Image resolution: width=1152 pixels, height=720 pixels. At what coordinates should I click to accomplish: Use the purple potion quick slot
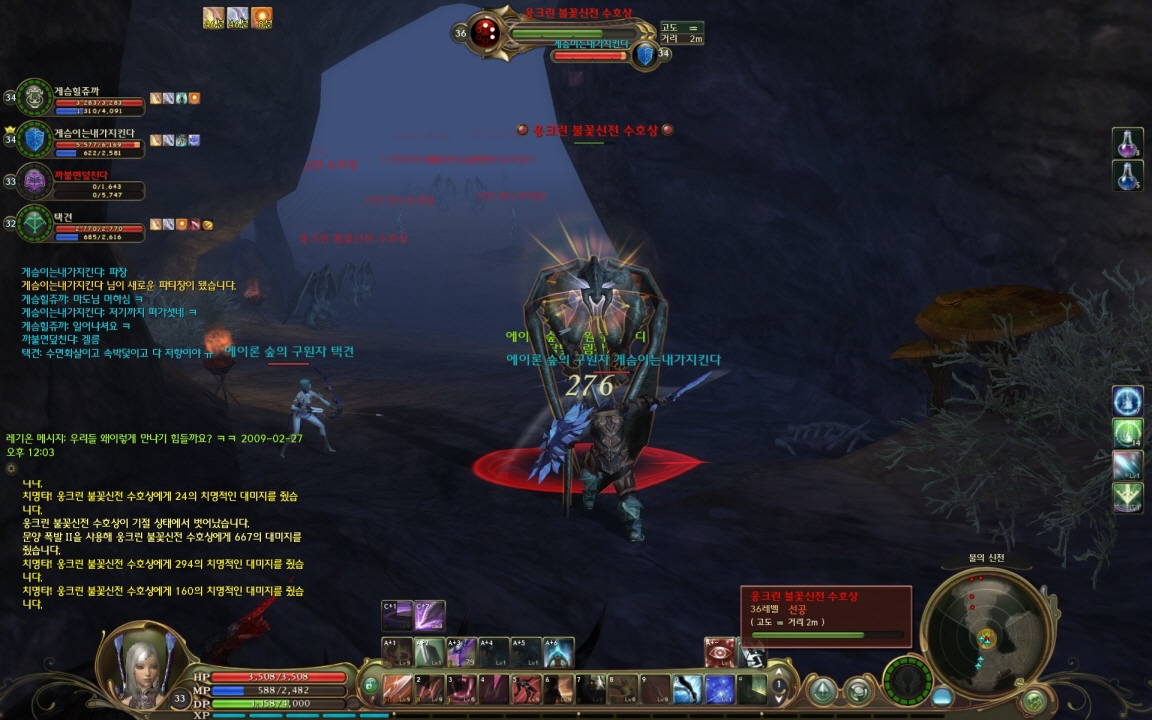point(1128,143)
